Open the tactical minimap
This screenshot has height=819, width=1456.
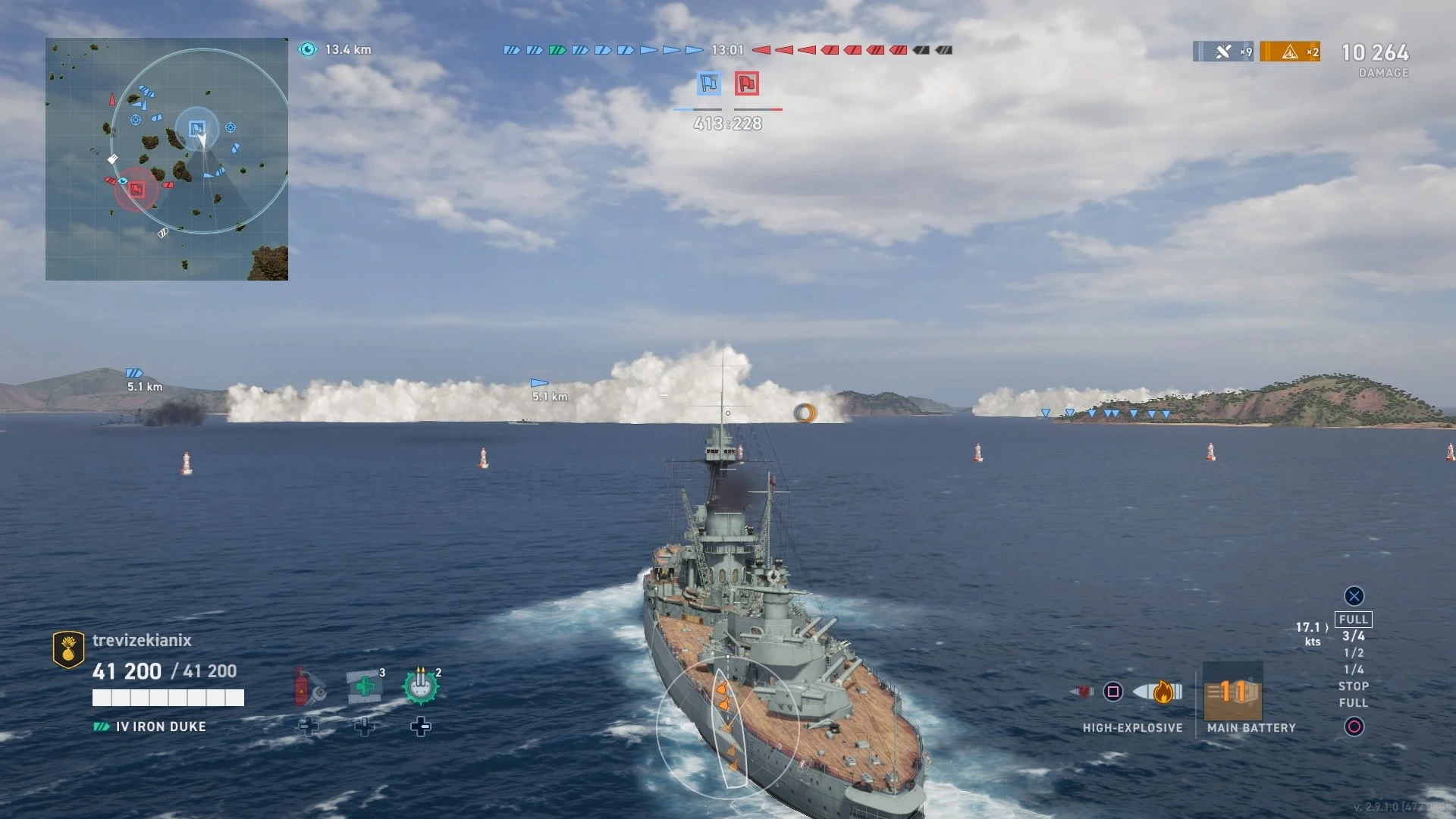pyautogui.click(x=167, y=159)
